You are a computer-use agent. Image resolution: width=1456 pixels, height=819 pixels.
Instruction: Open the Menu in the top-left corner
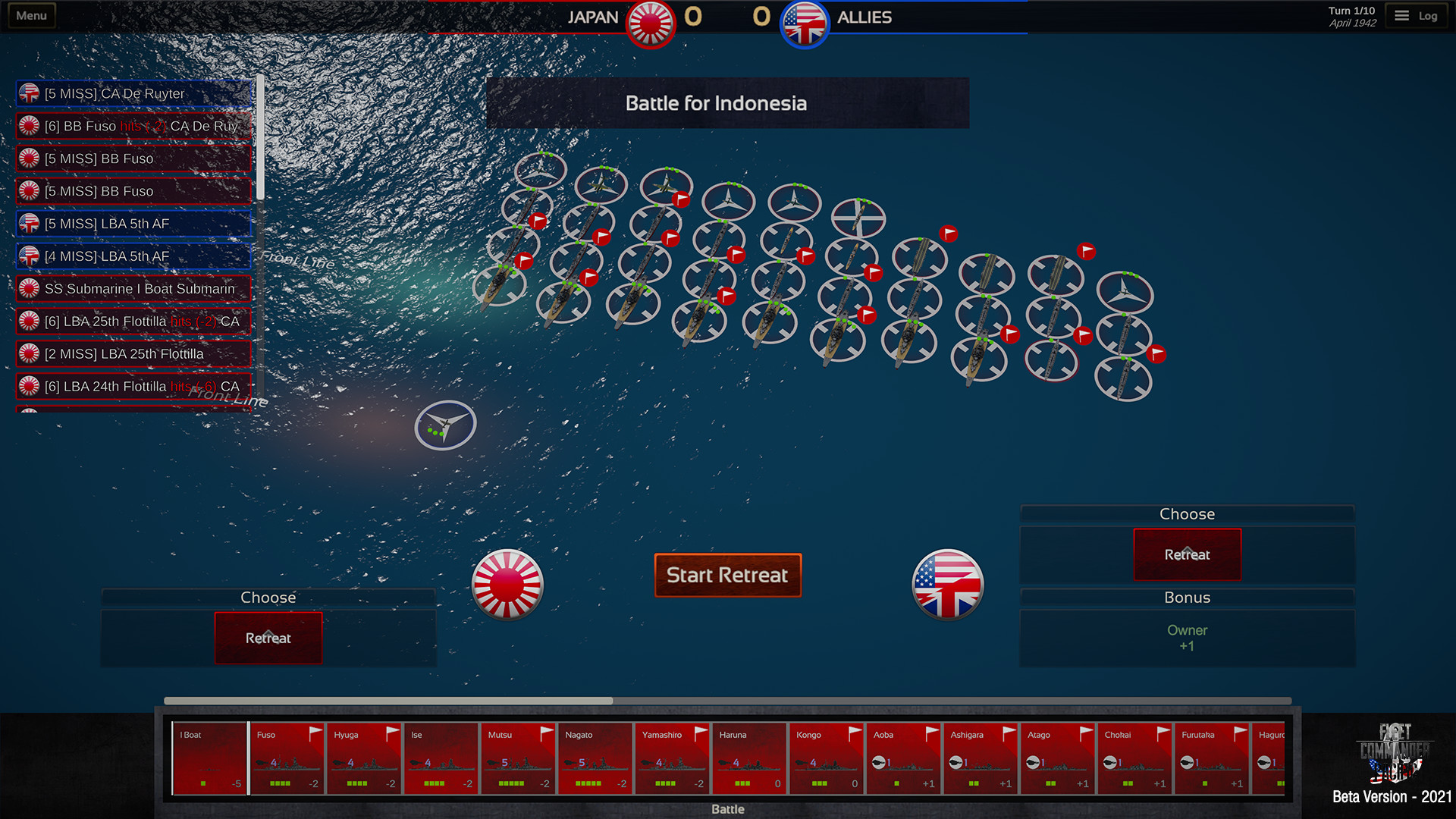30,14
